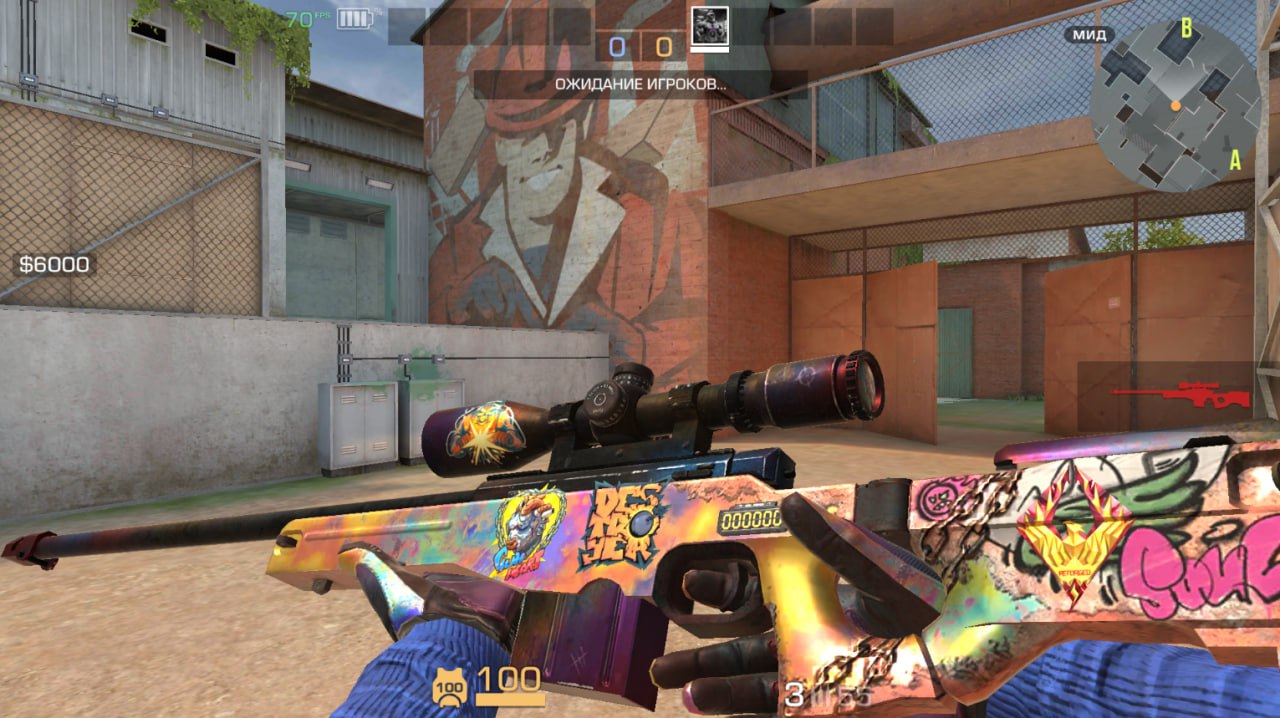
Task: Tap the circular minimap
Action: point(1174,105)
